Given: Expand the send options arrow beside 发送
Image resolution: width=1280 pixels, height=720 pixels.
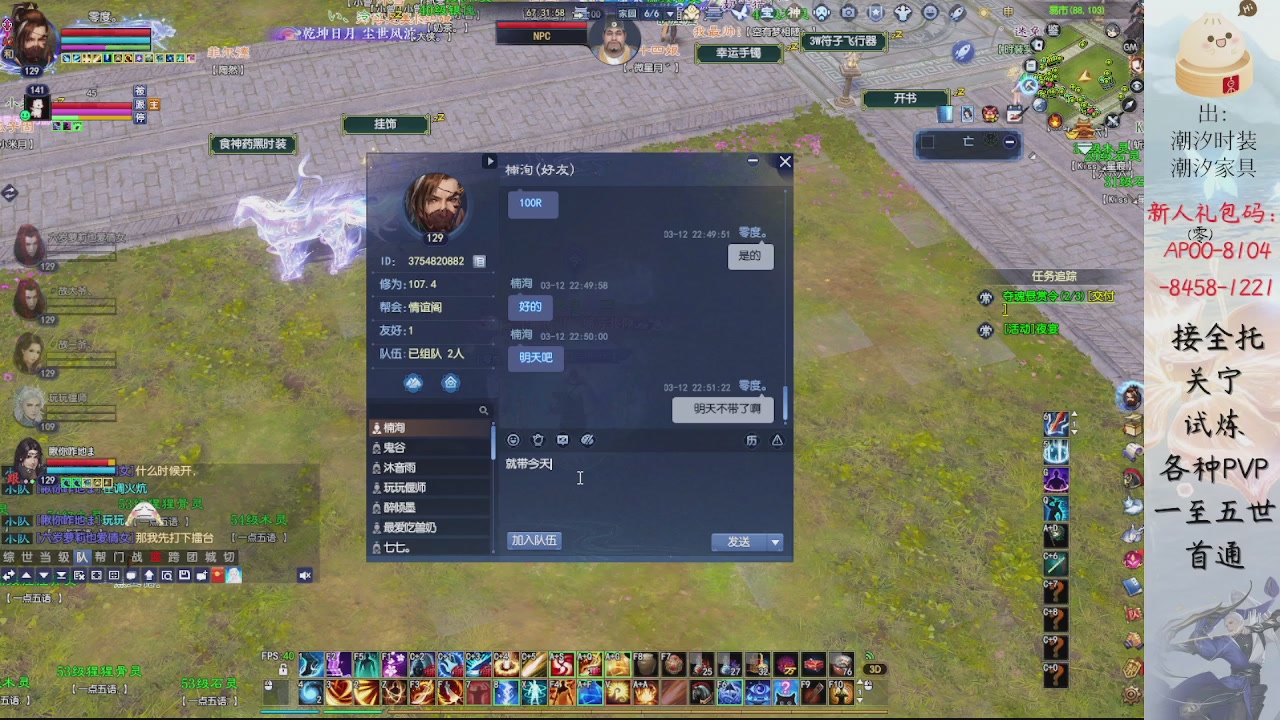Looking at the screenshot, I should point(775,541).
